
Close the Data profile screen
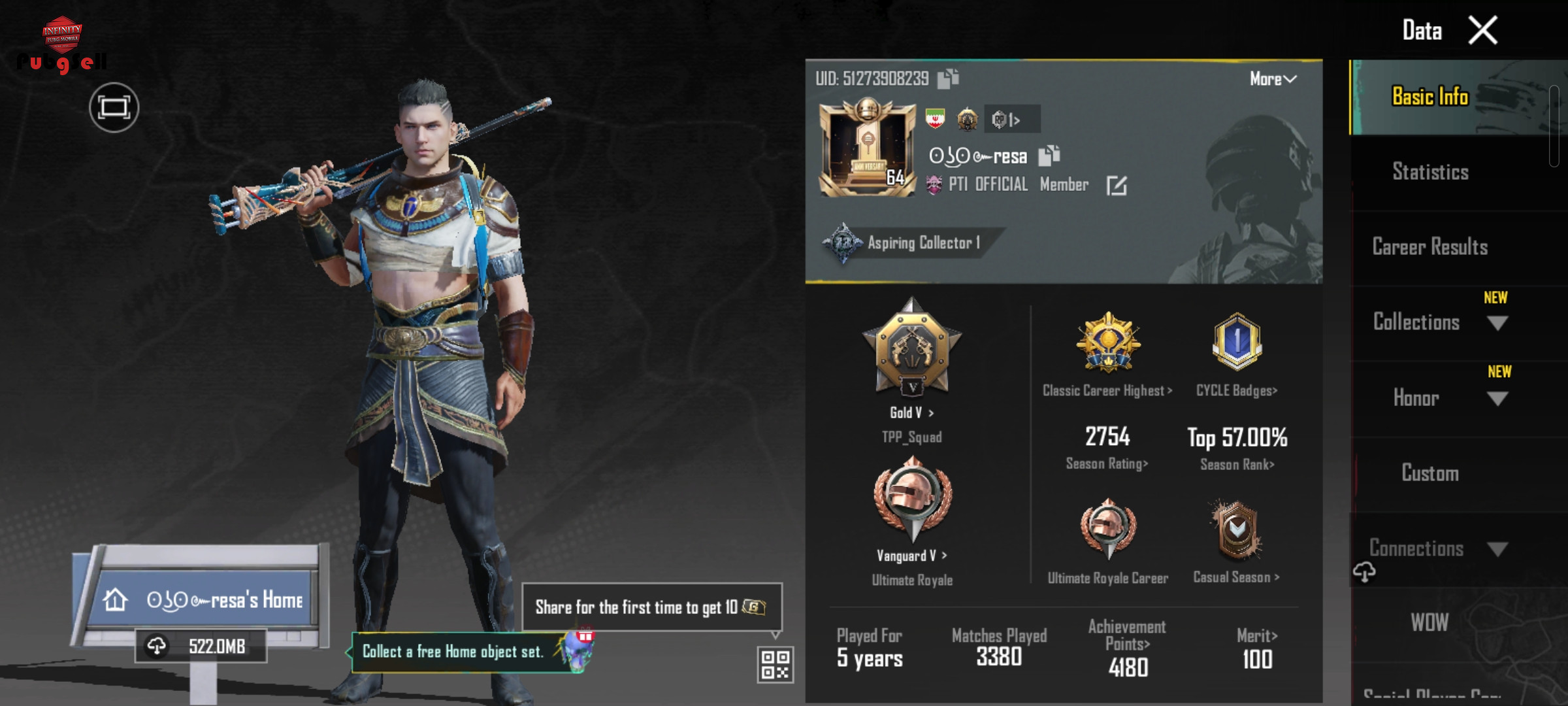(x=1483, y=30)
